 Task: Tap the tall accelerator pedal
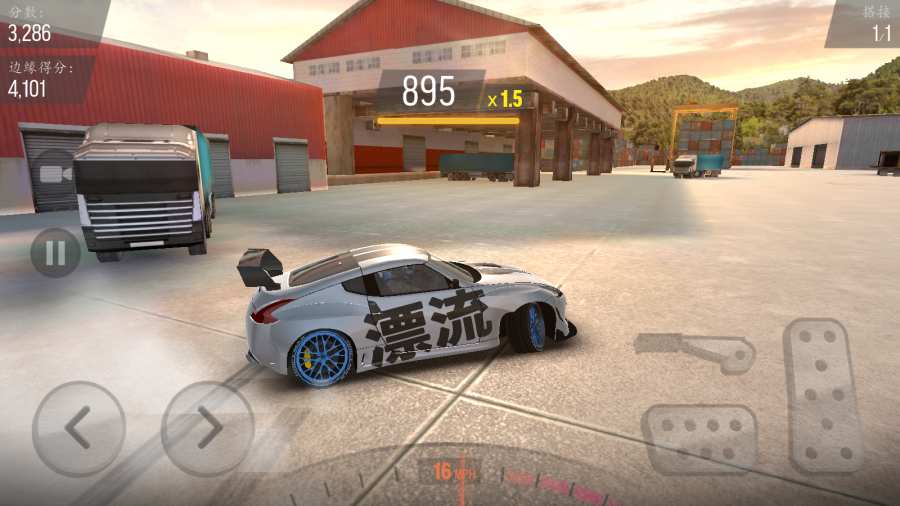click(823, 394)
